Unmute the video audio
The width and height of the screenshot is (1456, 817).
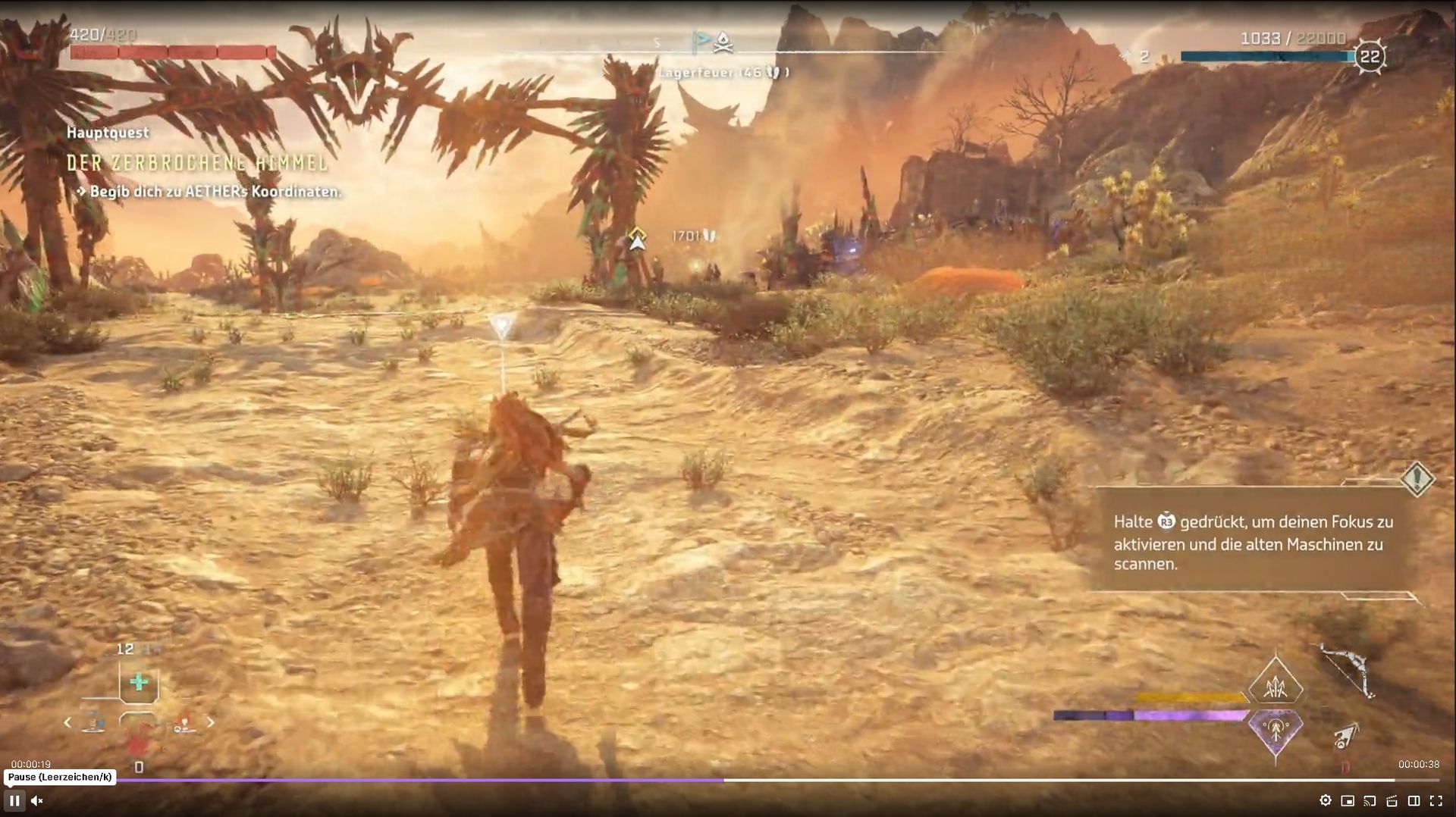tap(36, 800)
